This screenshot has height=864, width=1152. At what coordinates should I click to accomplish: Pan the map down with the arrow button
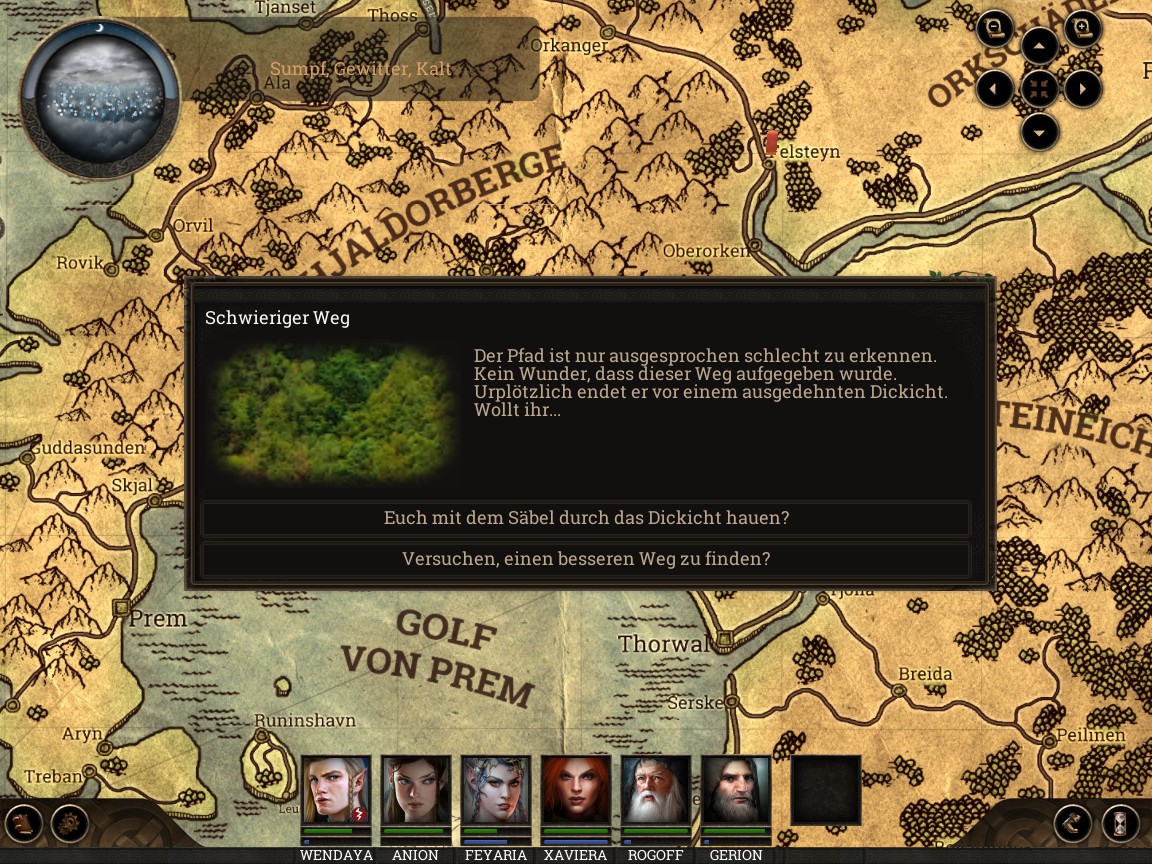click(x=1040, y=132)
